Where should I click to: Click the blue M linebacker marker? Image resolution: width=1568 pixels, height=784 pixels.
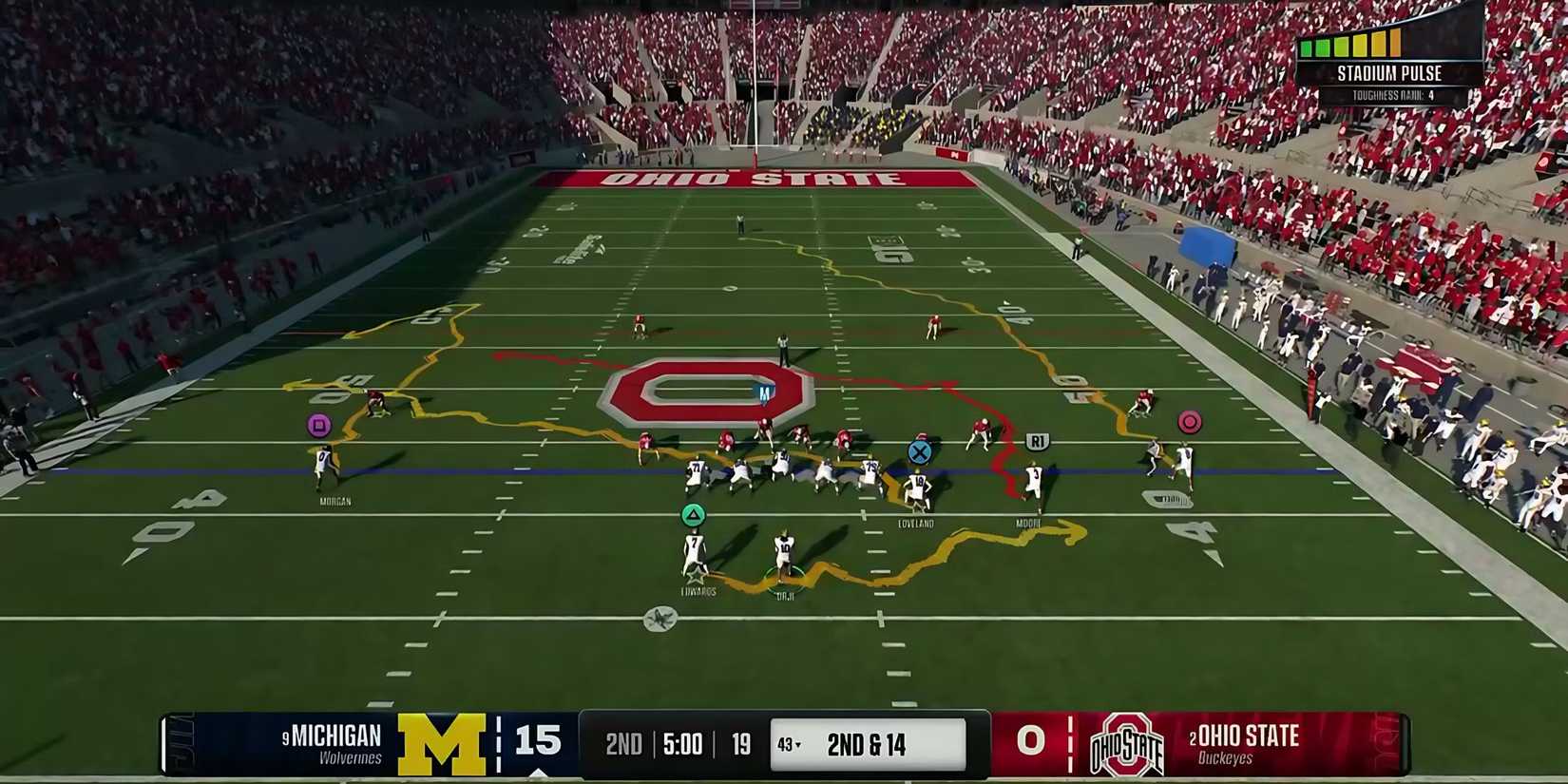click(x=764, y=392)
